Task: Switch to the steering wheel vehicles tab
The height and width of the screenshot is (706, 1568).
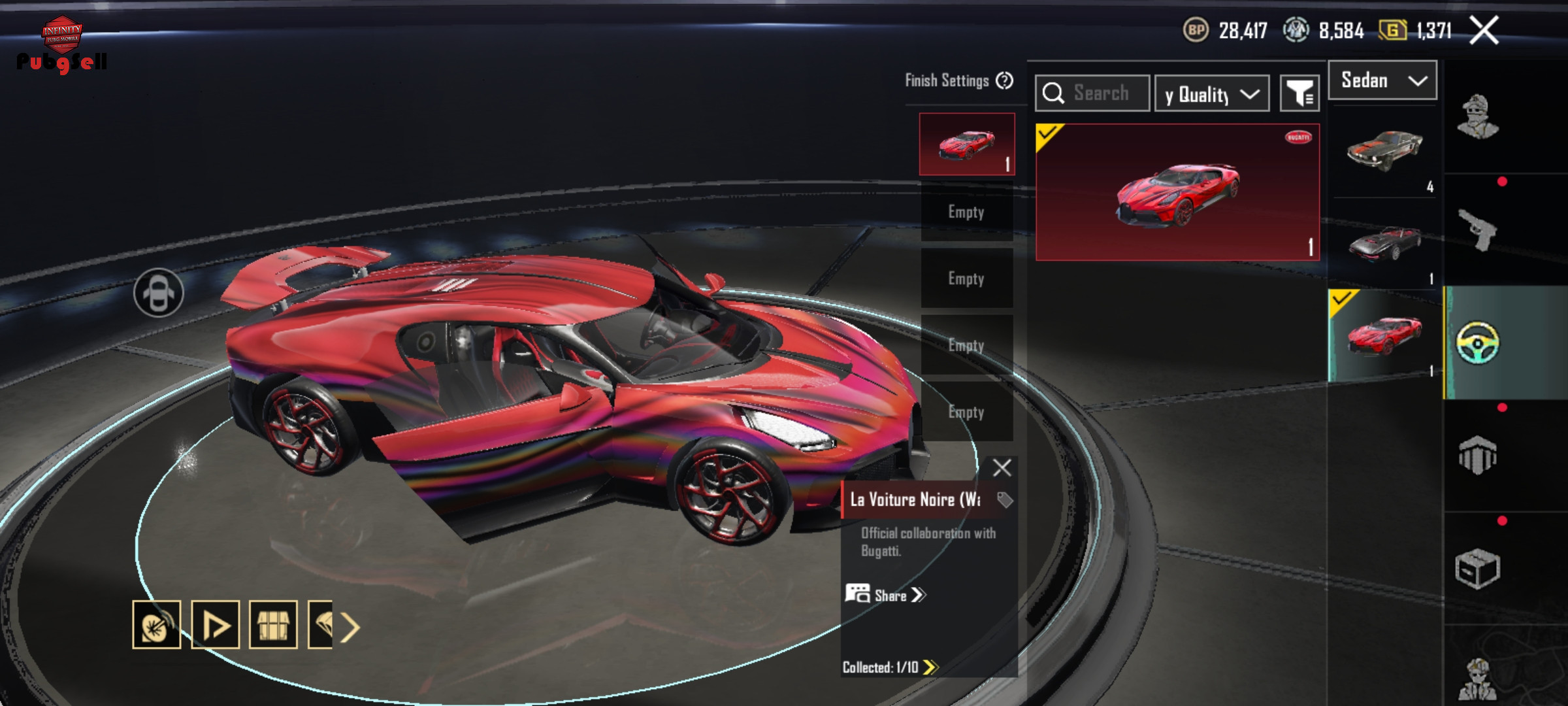Action: point(1477,343)
